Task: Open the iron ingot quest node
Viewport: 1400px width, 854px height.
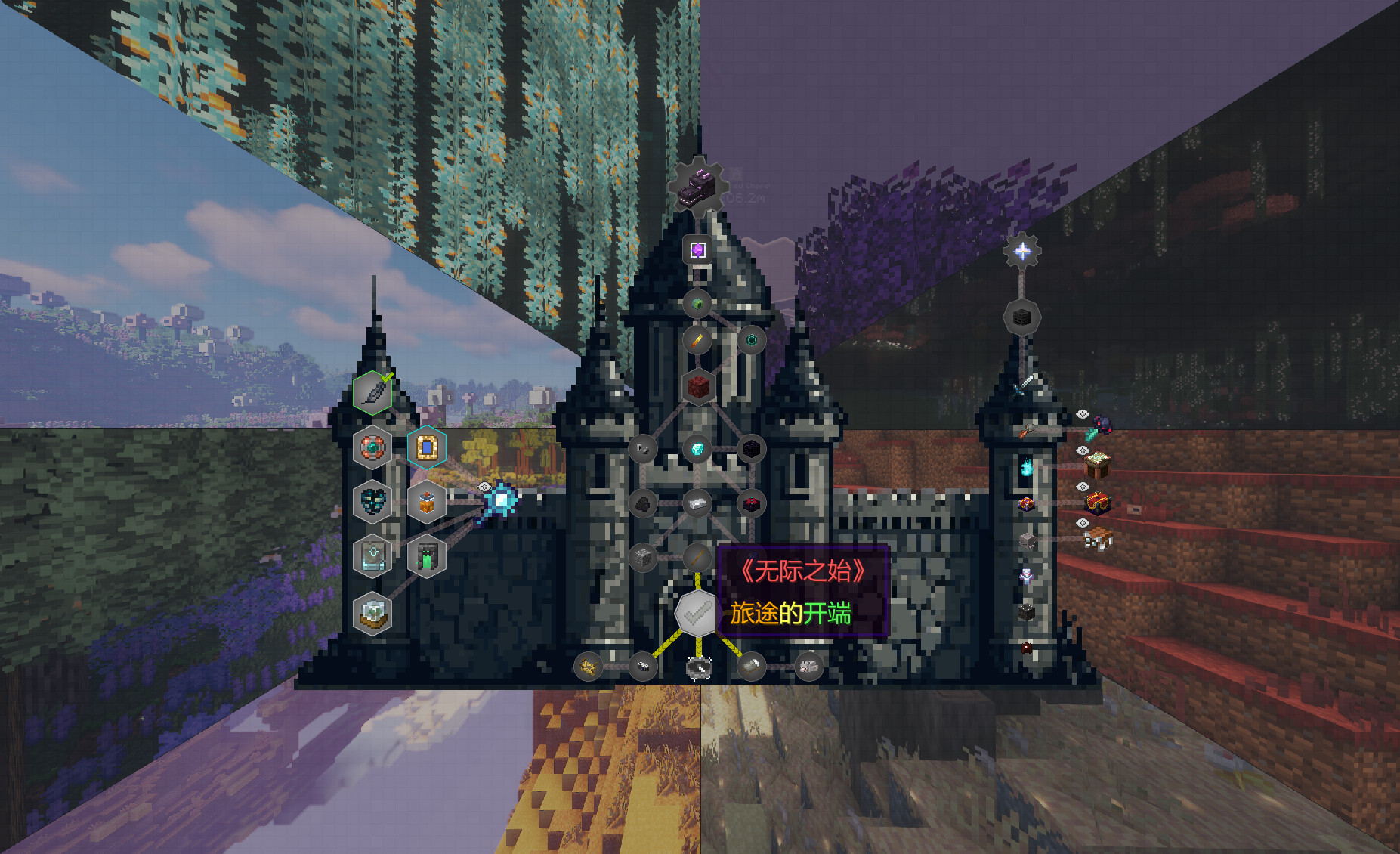Action: [697, 503]
